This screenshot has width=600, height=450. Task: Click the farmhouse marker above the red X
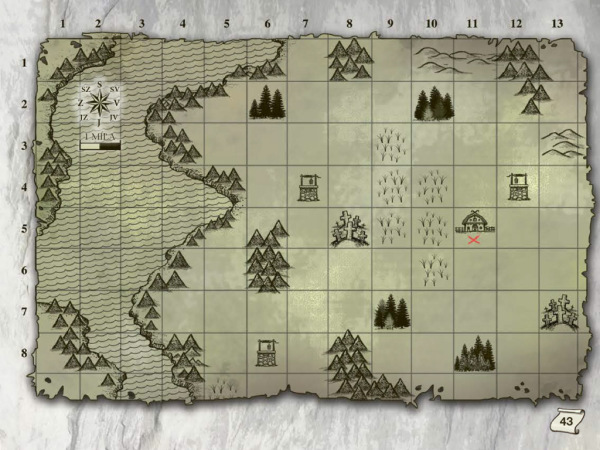point(474,222)
